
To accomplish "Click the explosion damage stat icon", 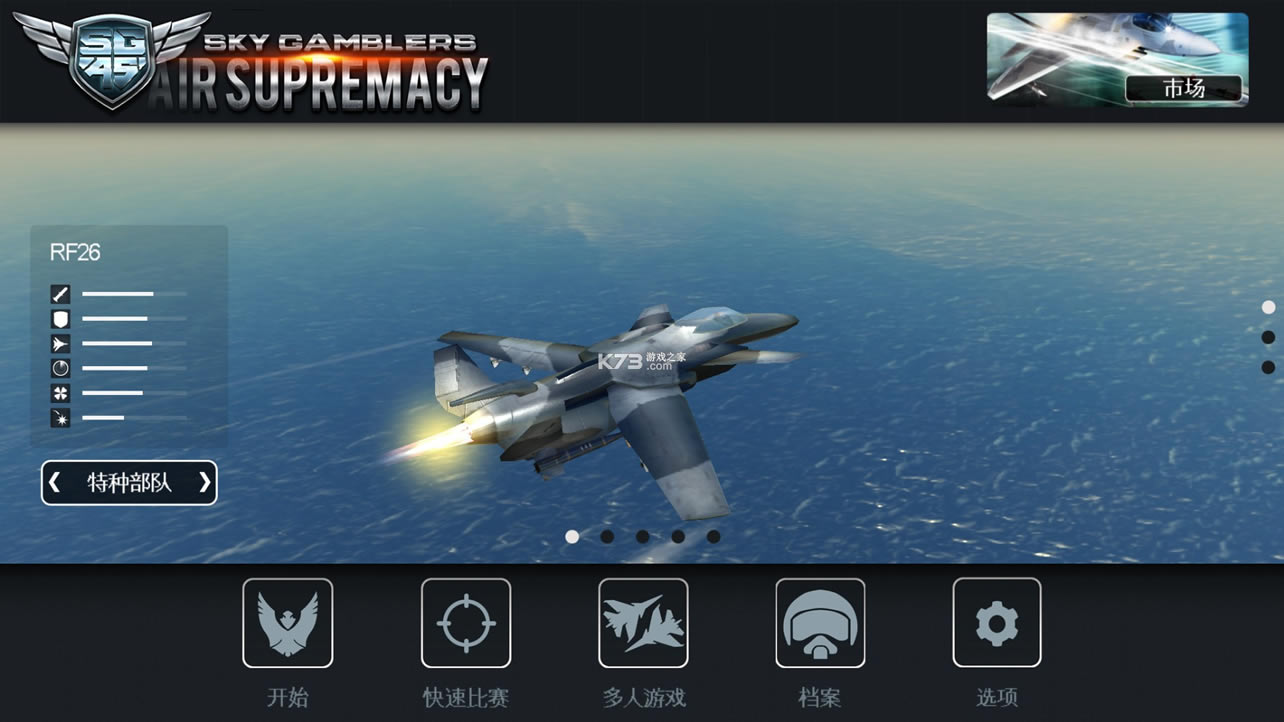I will (60, 418).
